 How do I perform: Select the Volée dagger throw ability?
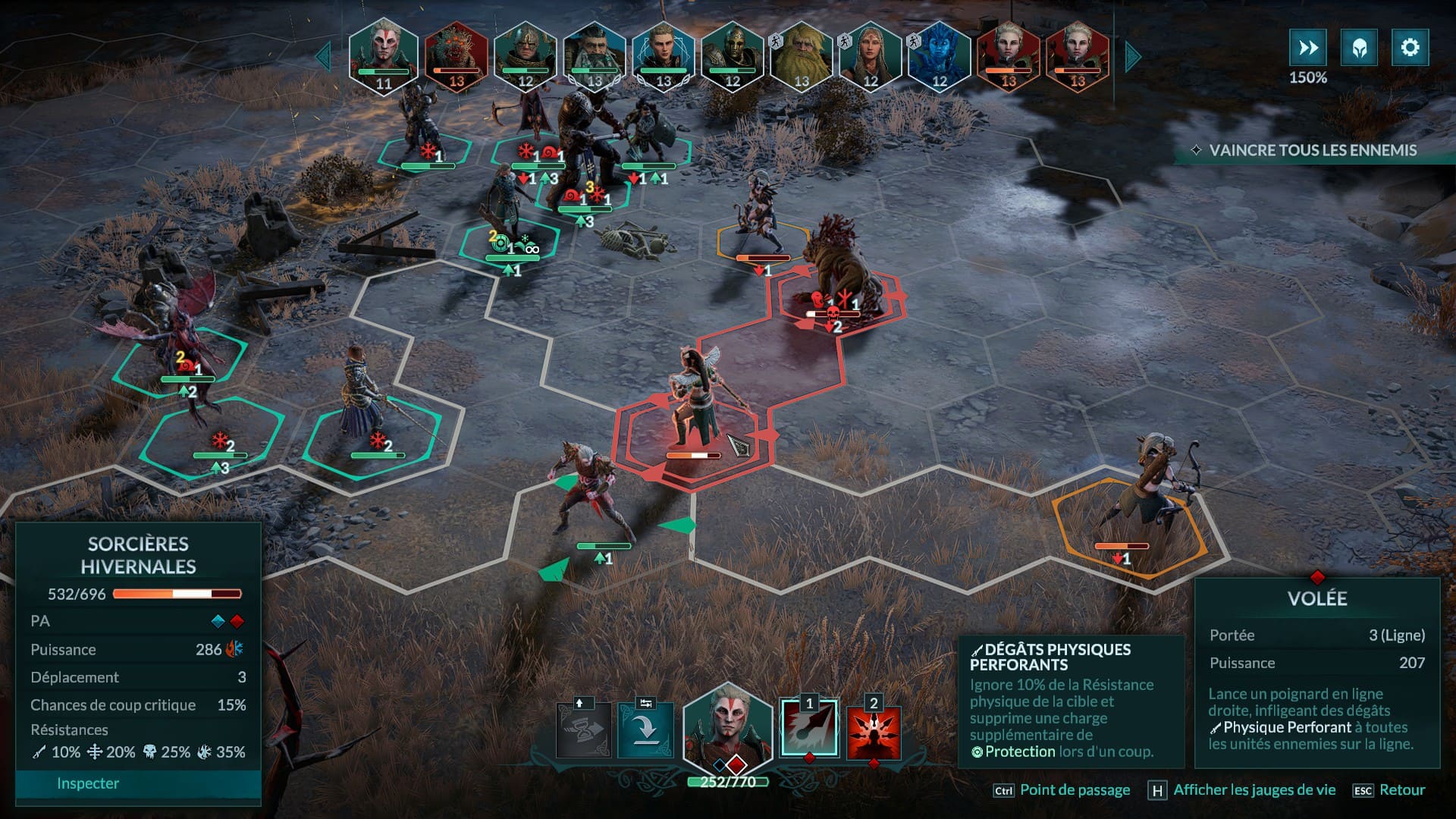point(809,729)
